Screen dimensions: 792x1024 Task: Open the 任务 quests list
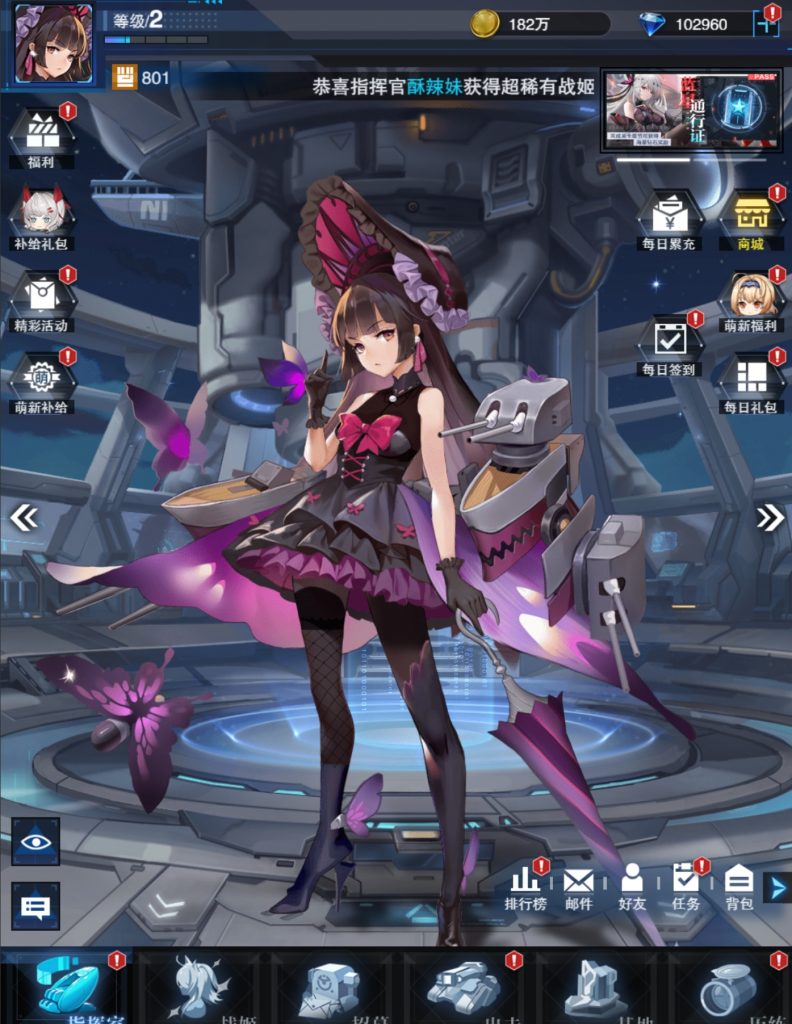point(686,886)
